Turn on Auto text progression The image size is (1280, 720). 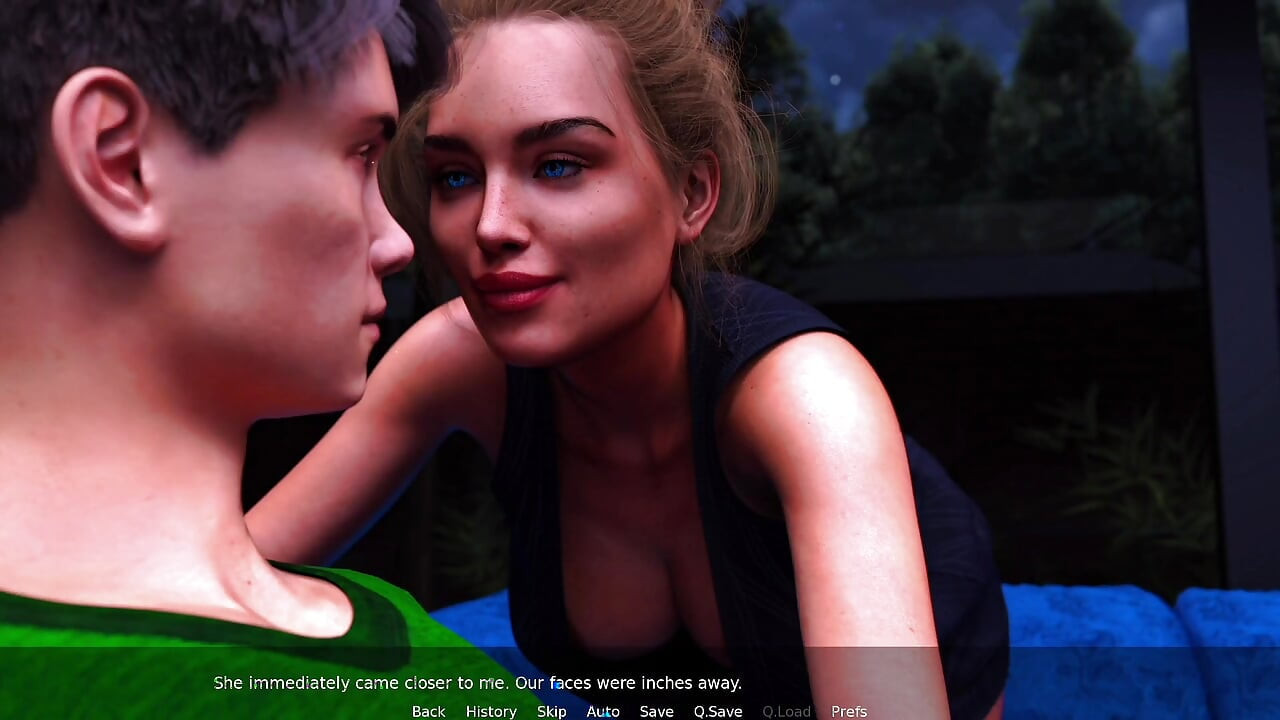(603, 711)
